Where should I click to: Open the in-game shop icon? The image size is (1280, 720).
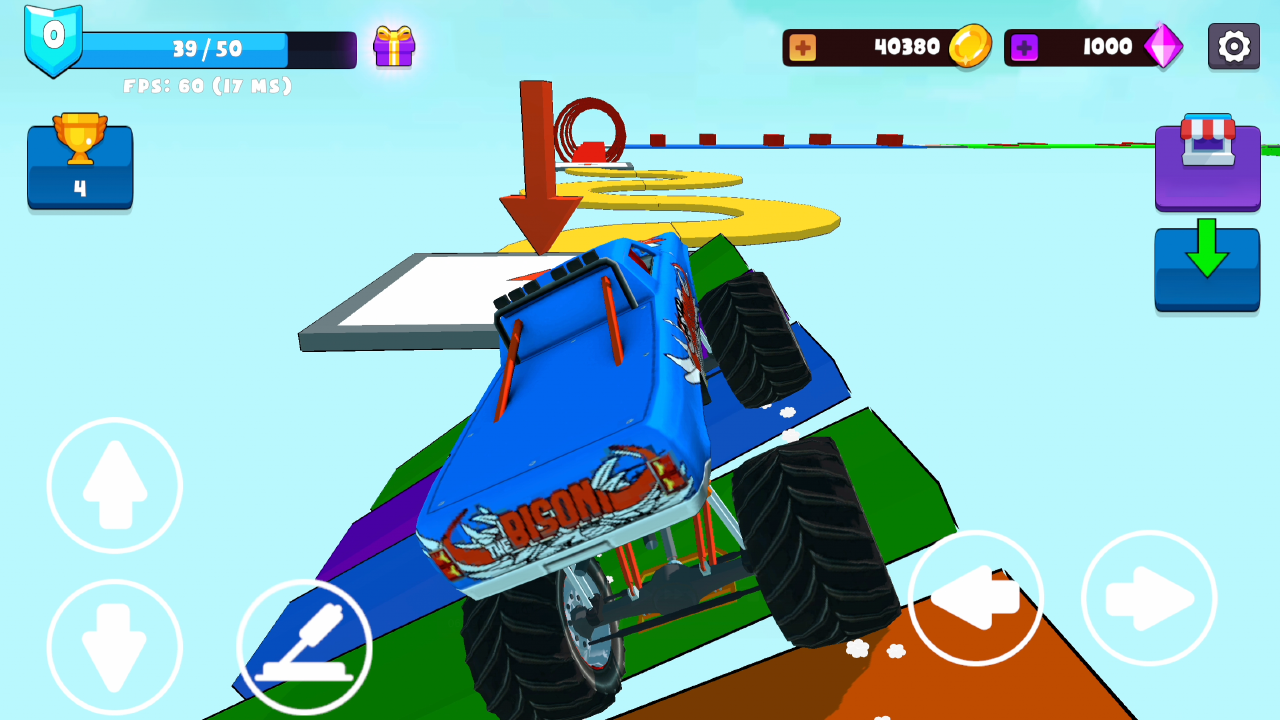1207,170
